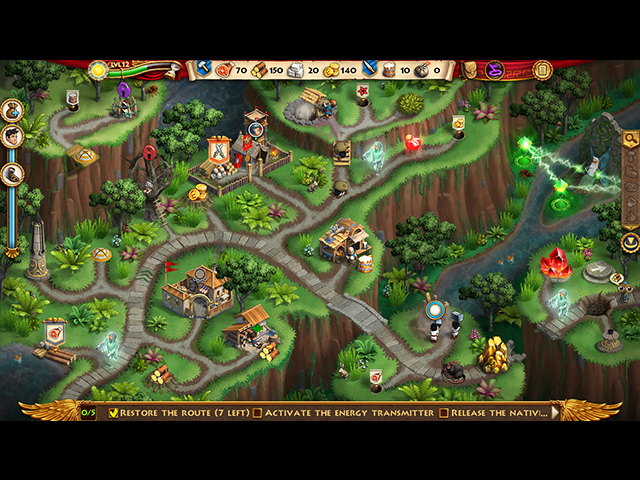
Task: Select the 'Activate the energy transmitter' objective
Action: click(343, 412)
